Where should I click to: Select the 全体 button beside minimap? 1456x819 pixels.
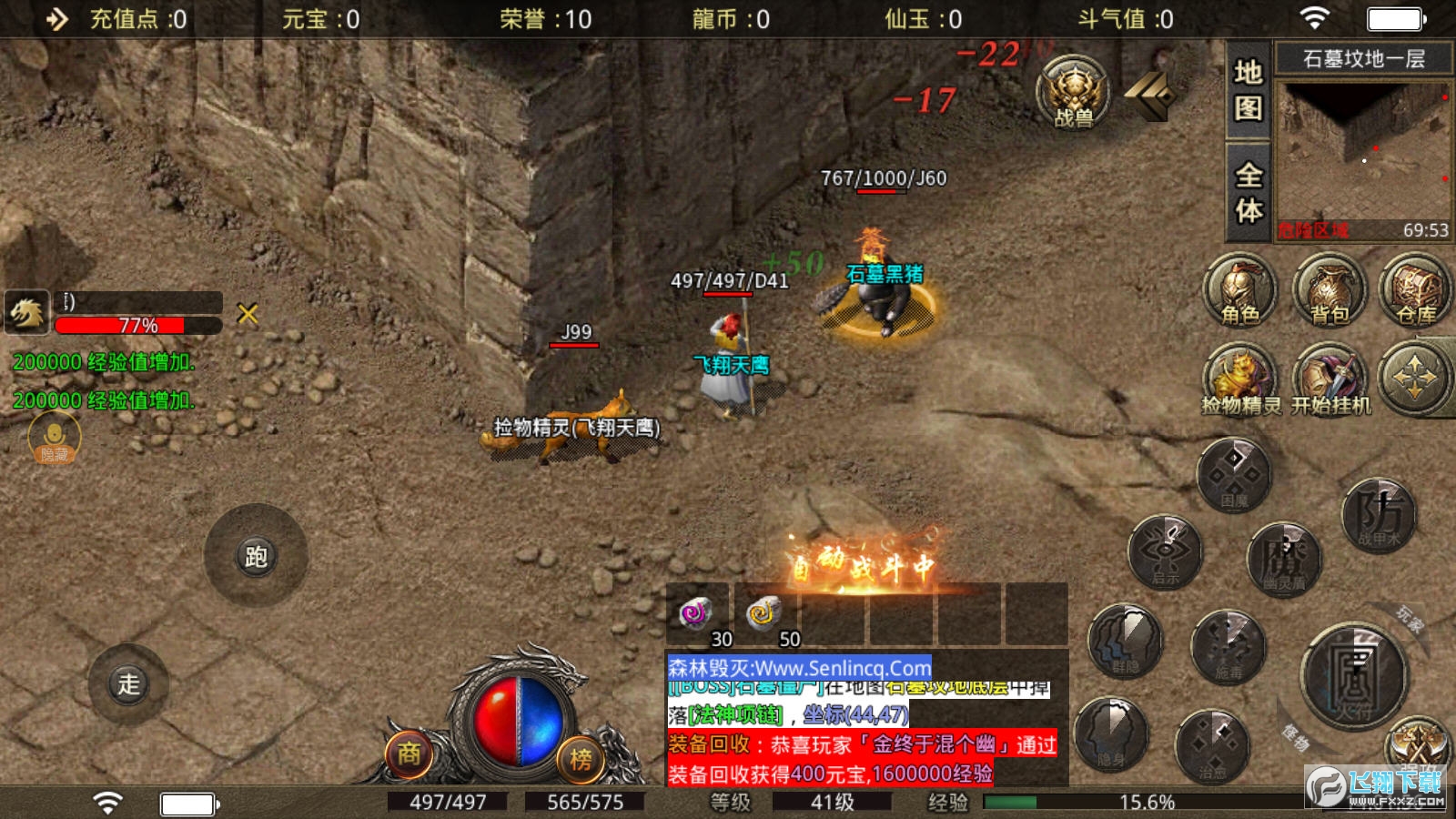[1248, 191]
